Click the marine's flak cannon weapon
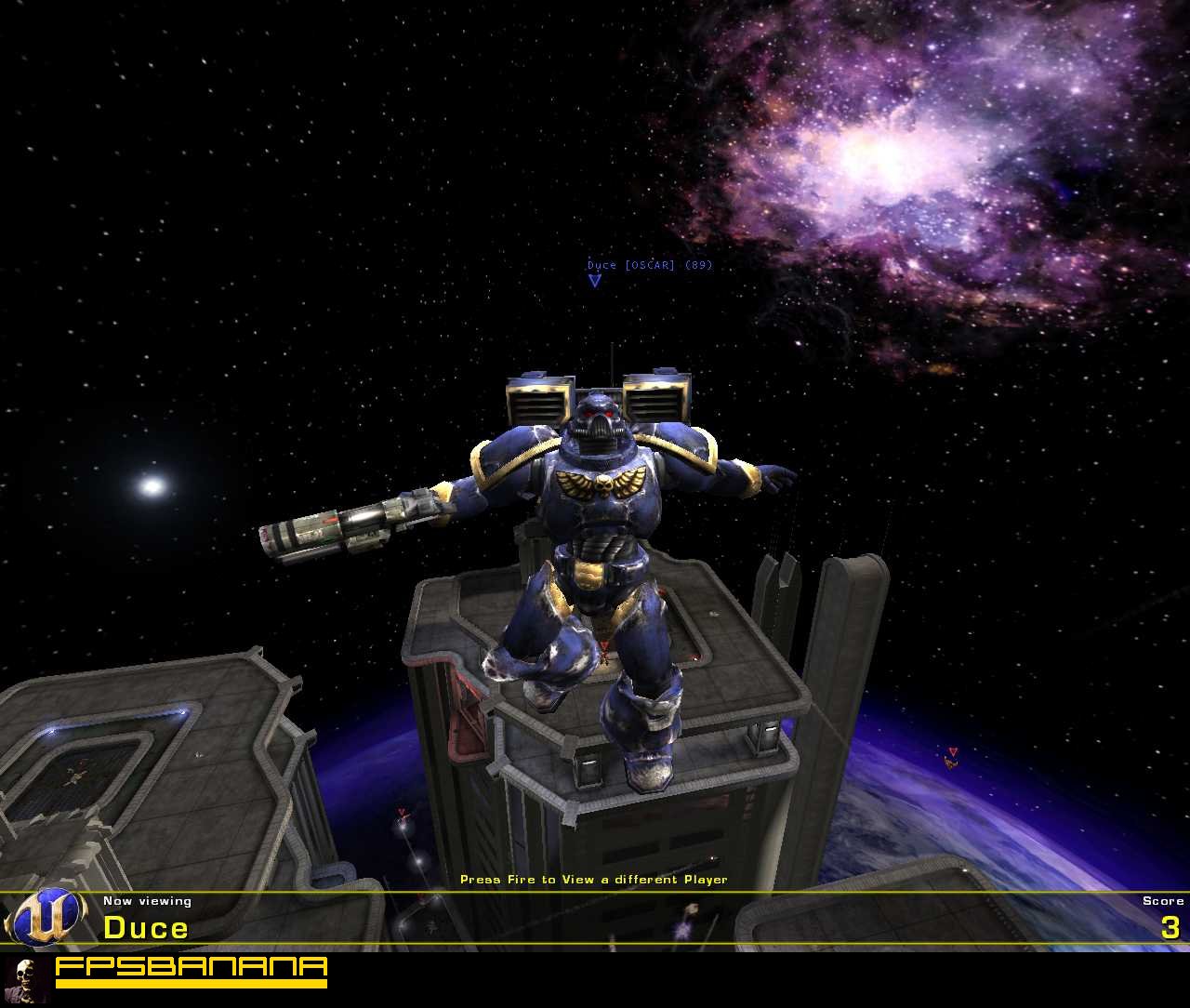1190x1008 pixels. 344,532
